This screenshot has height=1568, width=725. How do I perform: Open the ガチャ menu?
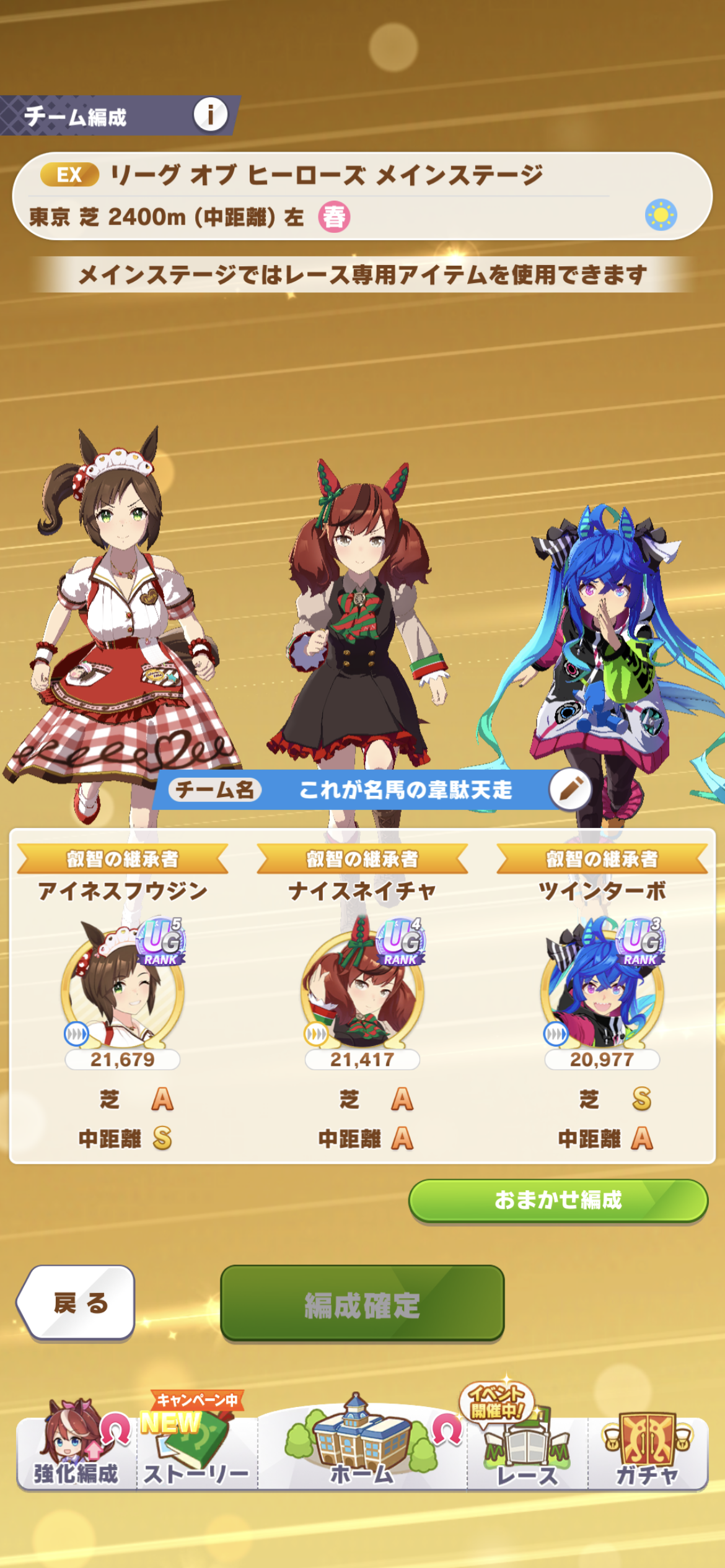[647, 1449]
